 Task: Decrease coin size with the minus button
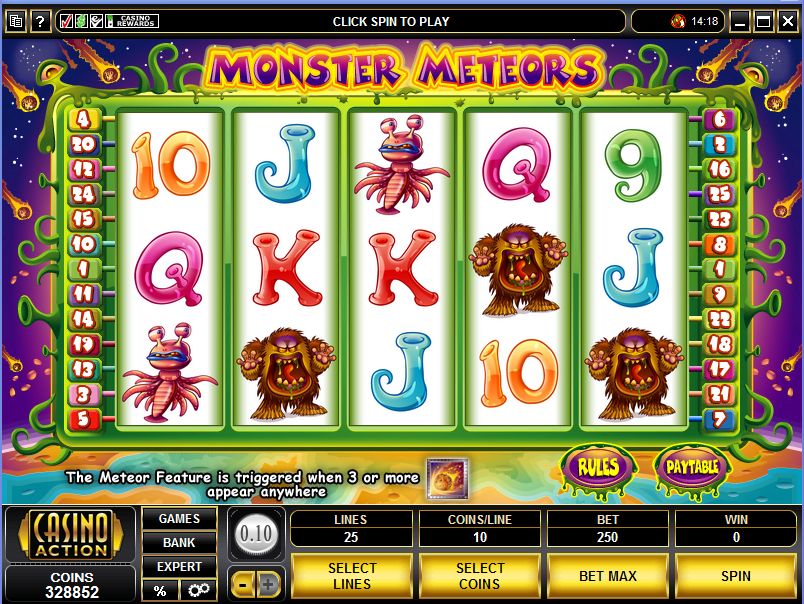point(243,584)
